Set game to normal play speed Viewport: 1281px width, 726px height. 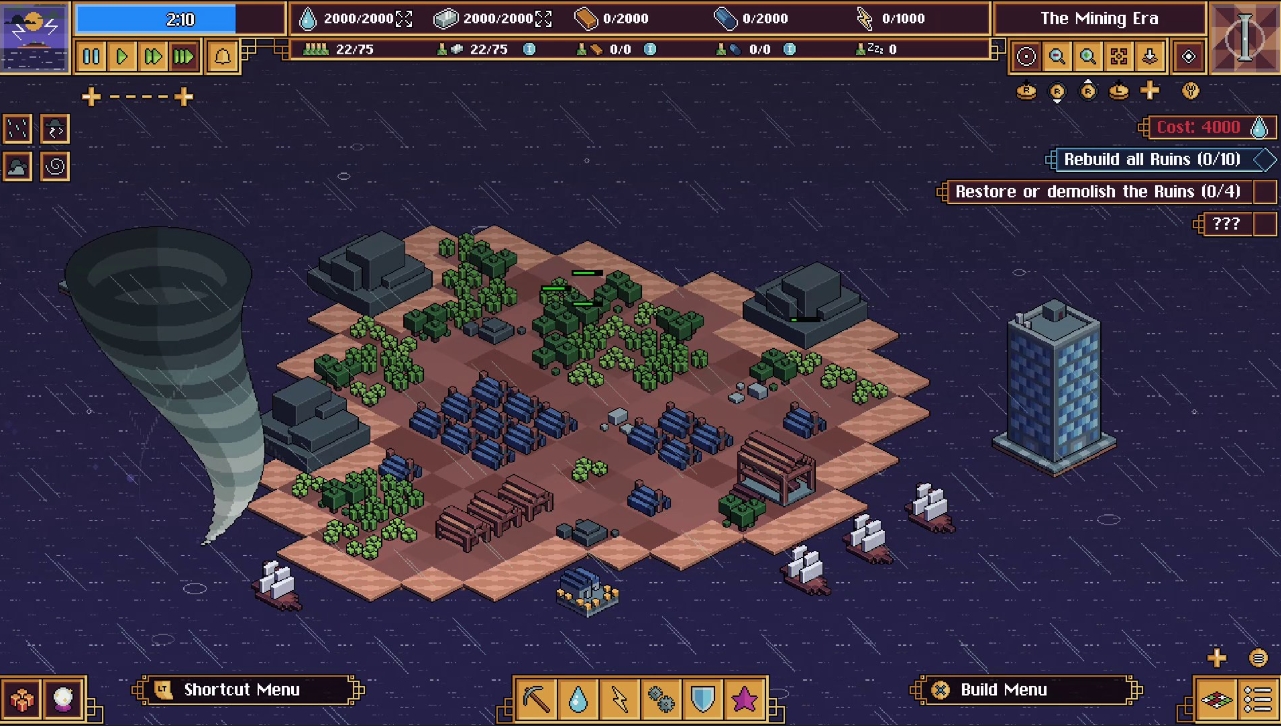click(x=122, y=57)
